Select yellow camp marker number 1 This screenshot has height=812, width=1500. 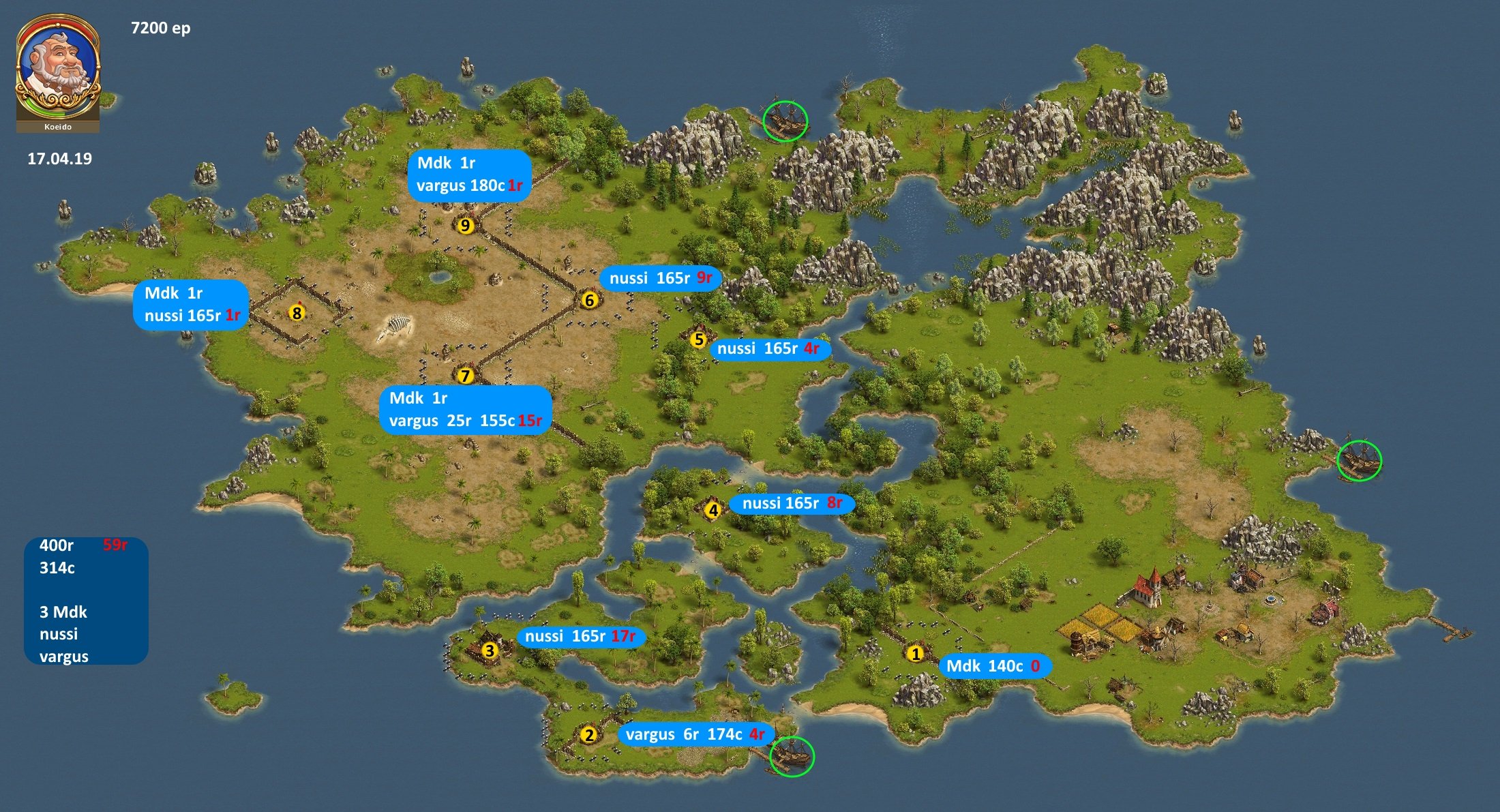point(915,654)
